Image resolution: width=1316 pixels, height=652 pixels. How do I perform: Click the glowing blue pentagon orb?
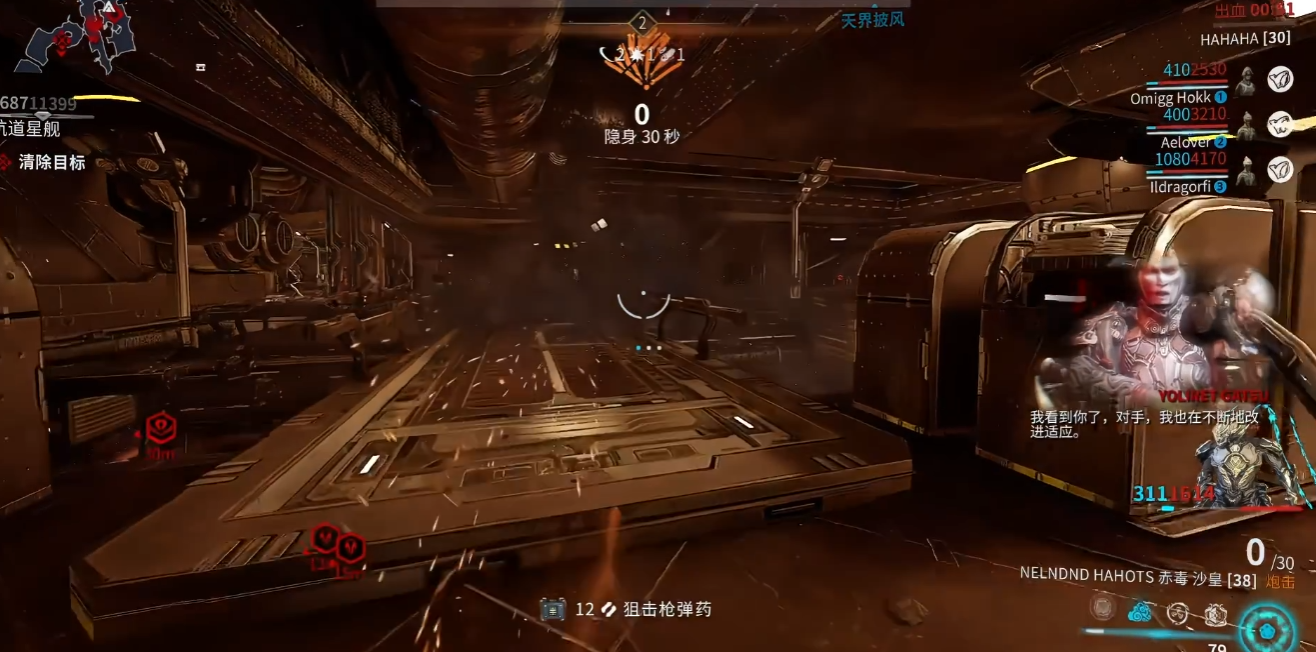[1267, 631]
